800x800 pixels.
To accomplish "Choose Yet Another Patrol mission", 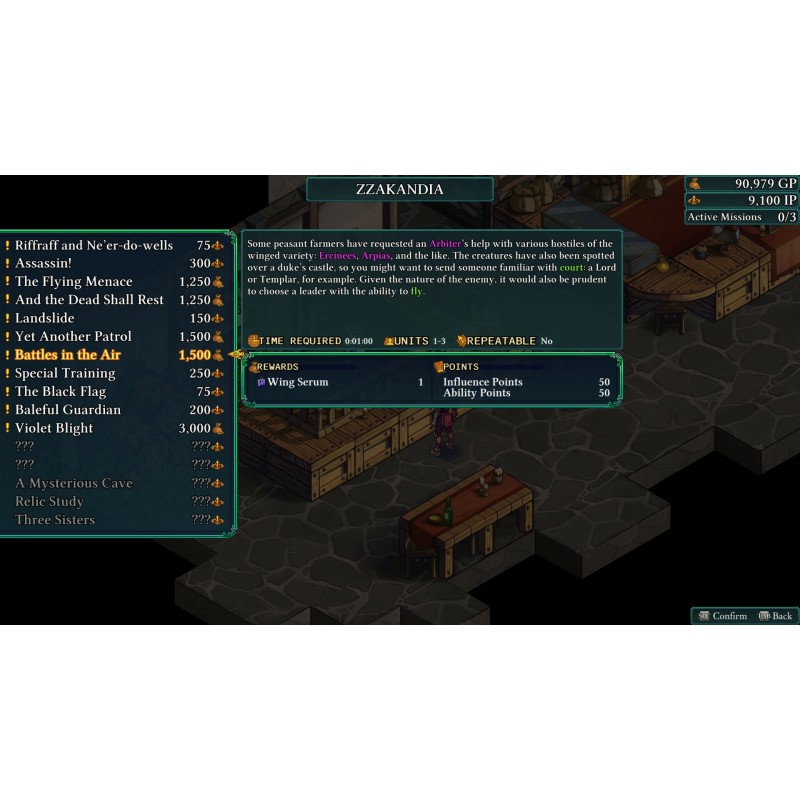I will (73, 336).
